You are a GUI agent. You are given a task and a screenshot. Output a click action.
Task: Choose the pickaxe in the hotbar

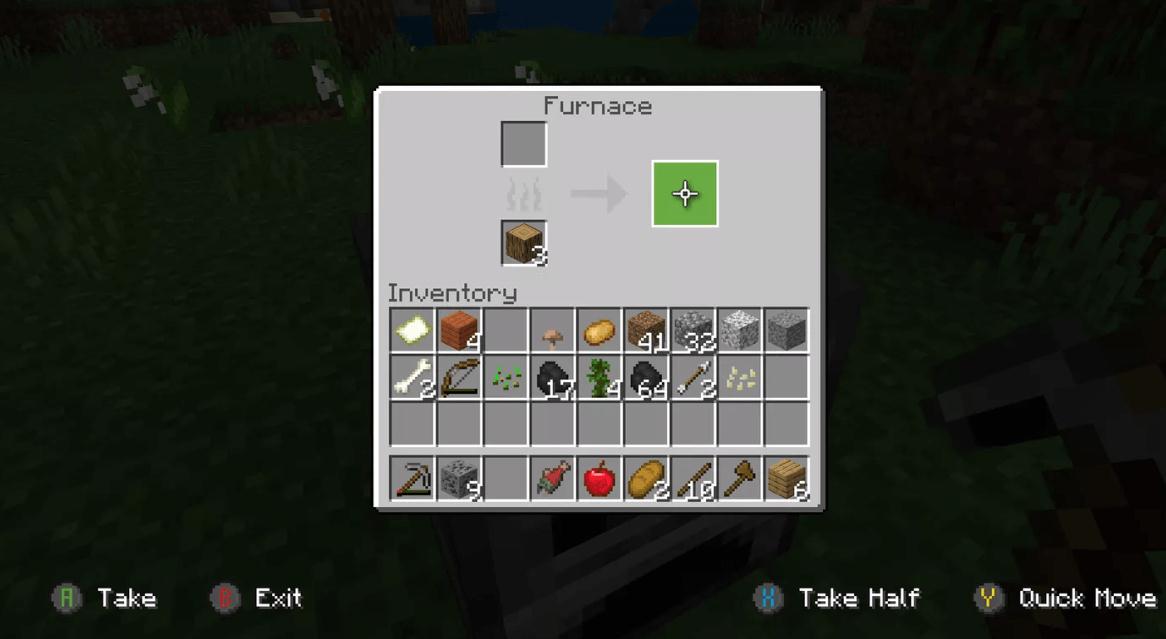[x=412, y=479]
